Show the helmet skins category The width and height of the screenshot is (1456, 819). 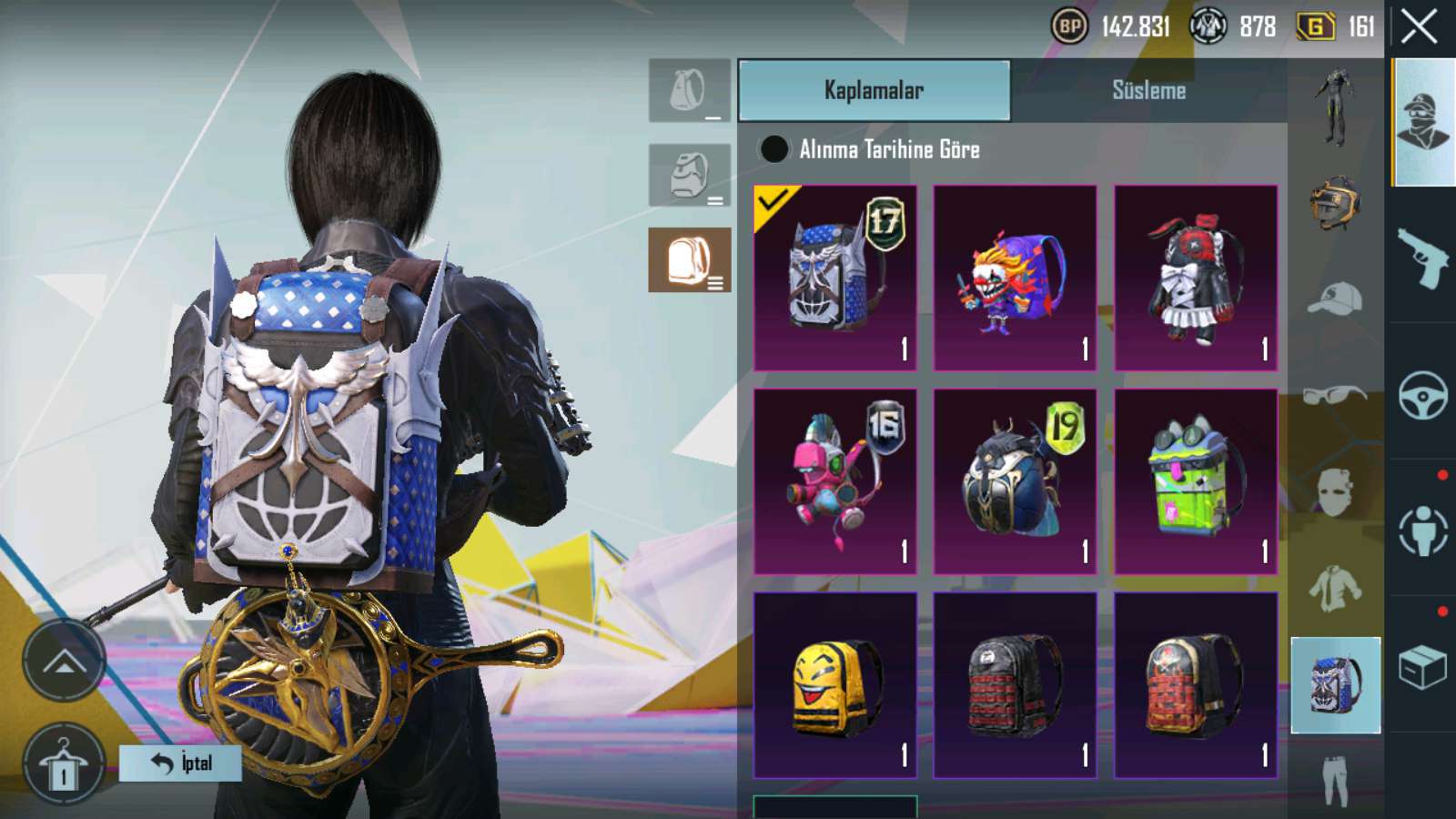(1335, 202)
